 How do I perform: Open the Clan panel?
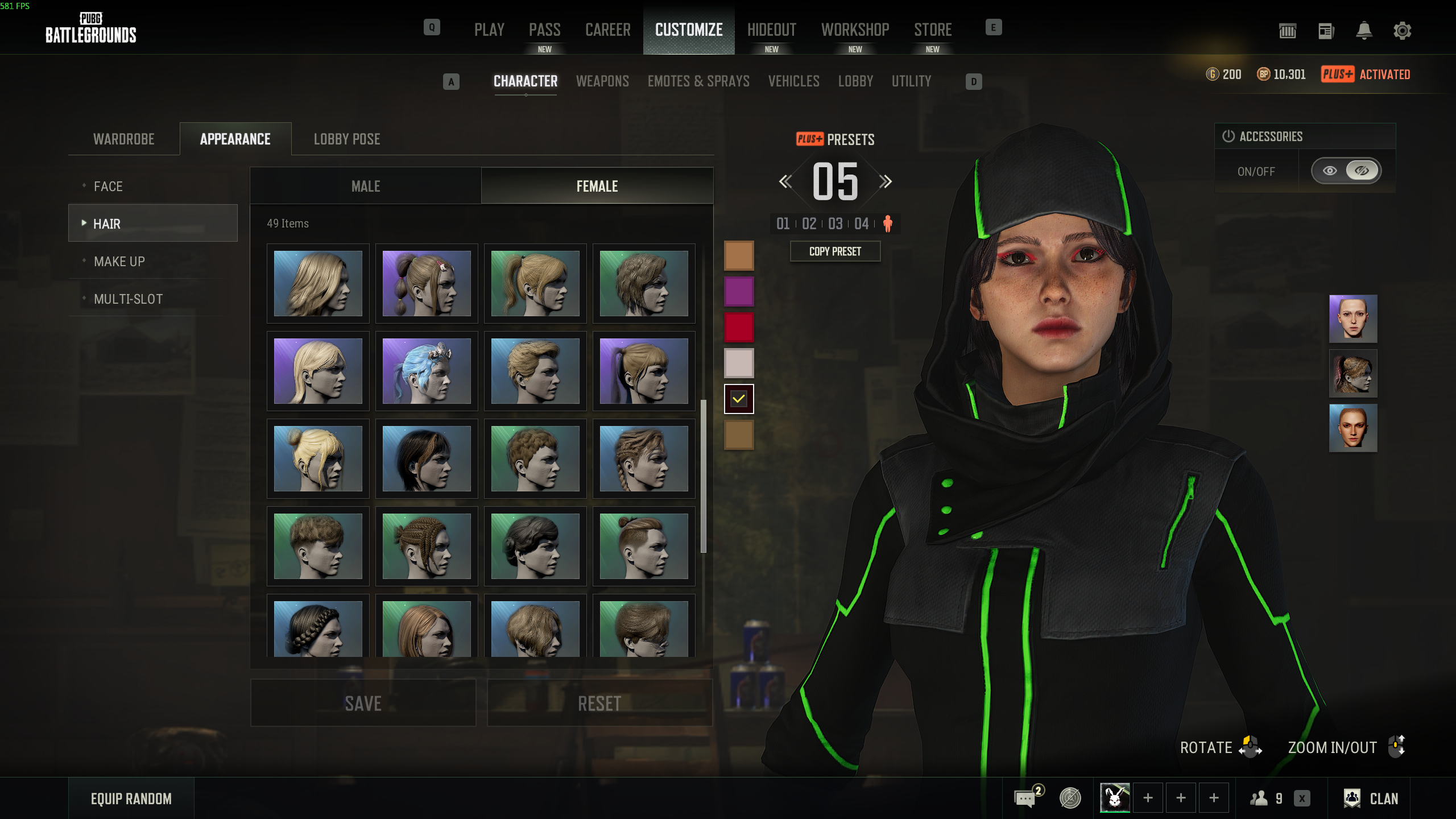point(1371,799)
